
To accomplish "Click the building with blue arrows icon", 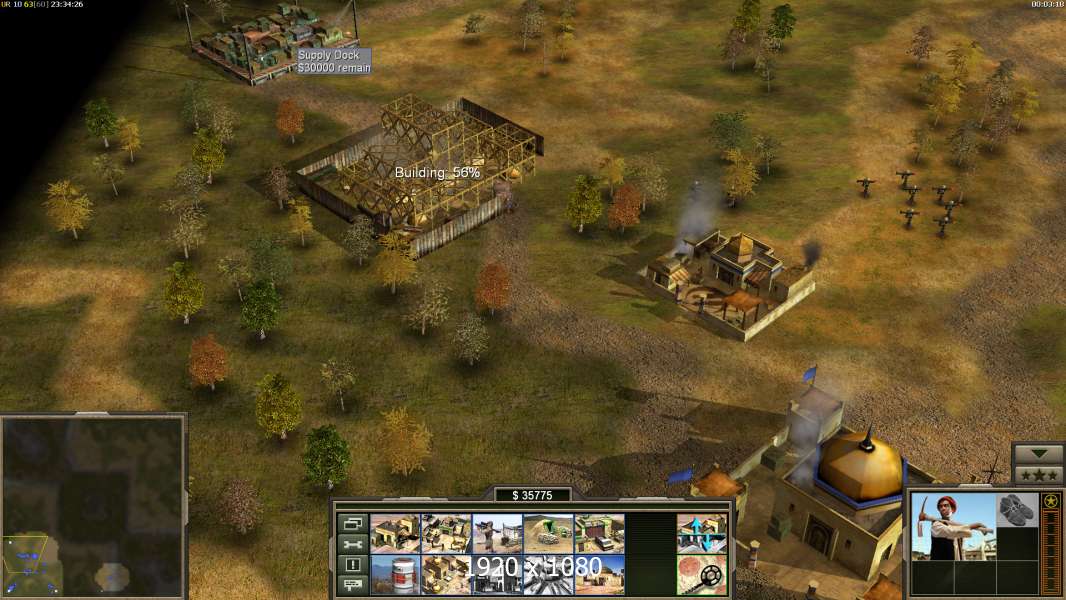I will coord(701,534).
